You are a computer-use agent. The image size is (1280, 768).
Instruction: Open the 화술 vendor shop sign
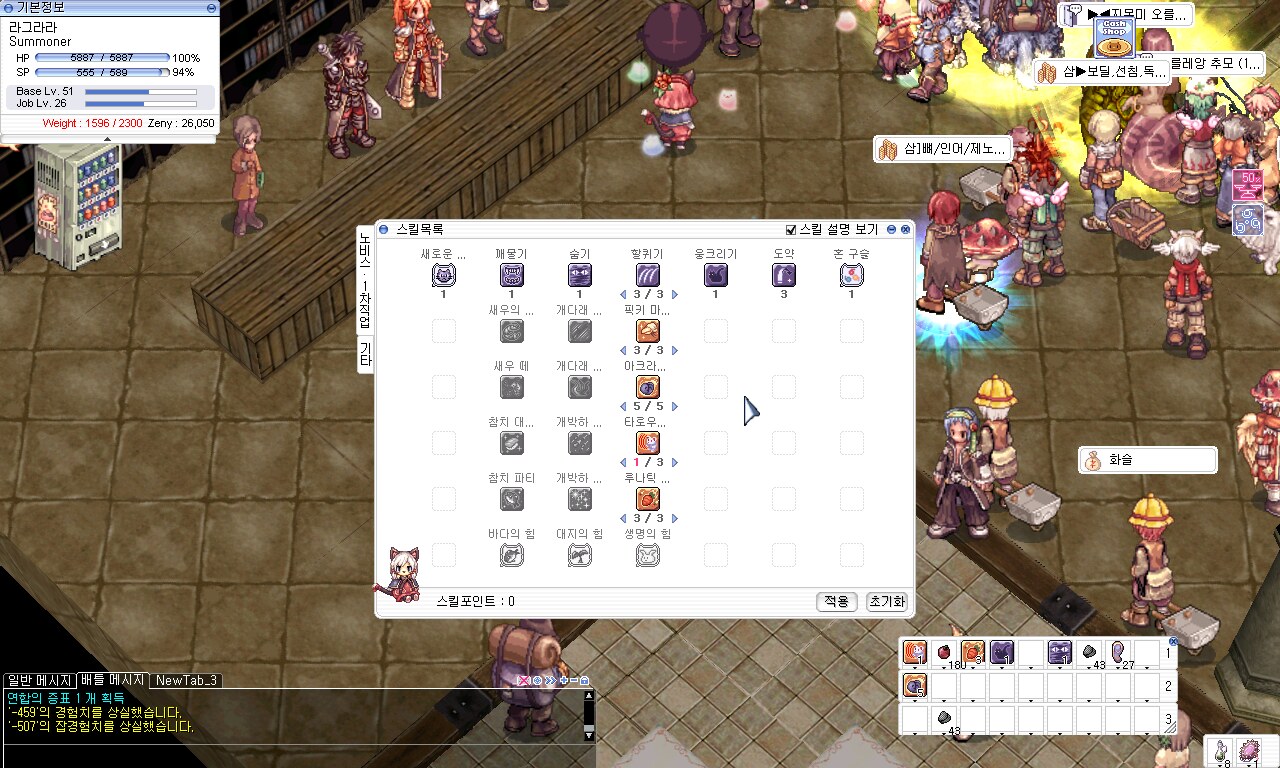1147,460
